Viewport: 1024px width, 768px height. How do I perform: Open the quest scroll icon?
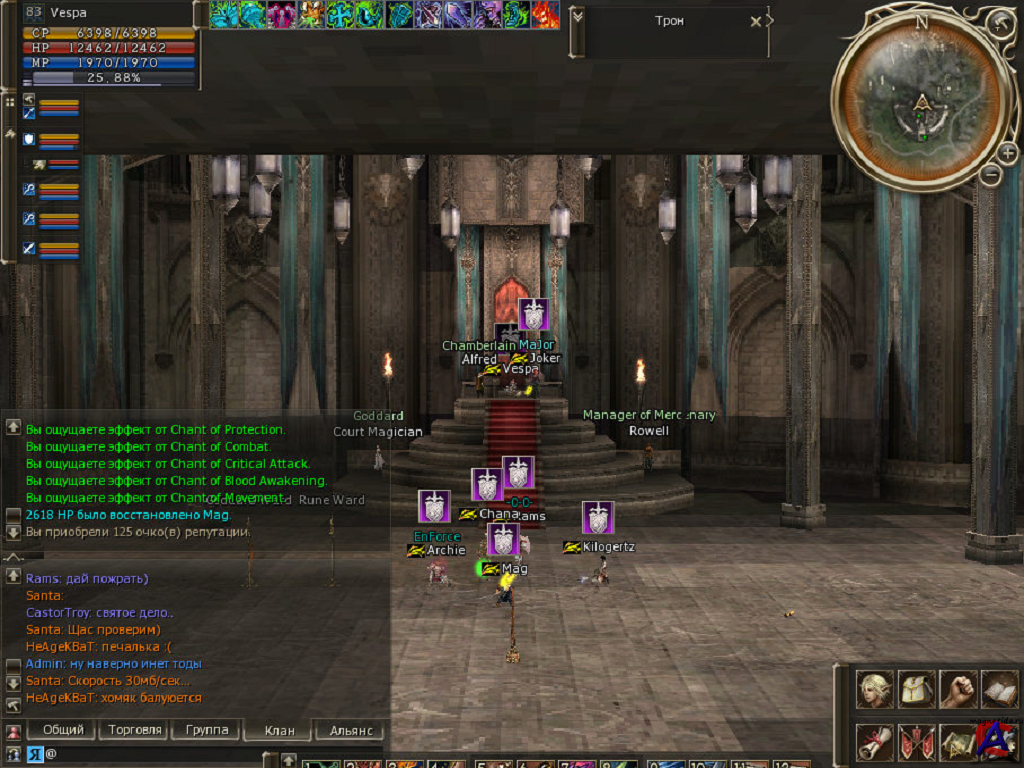click(x=874, y=741)
